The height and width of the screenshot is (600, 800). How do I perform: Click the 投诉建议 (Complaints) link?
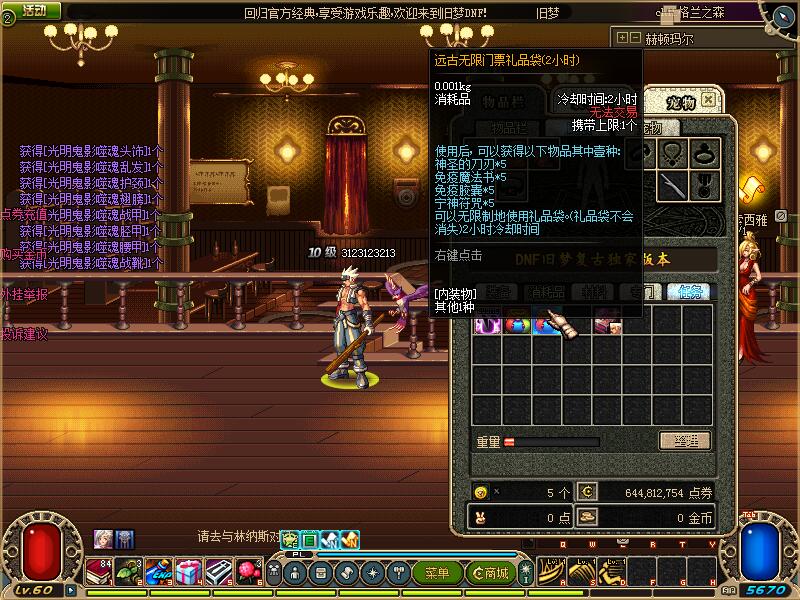pos(24,333)
